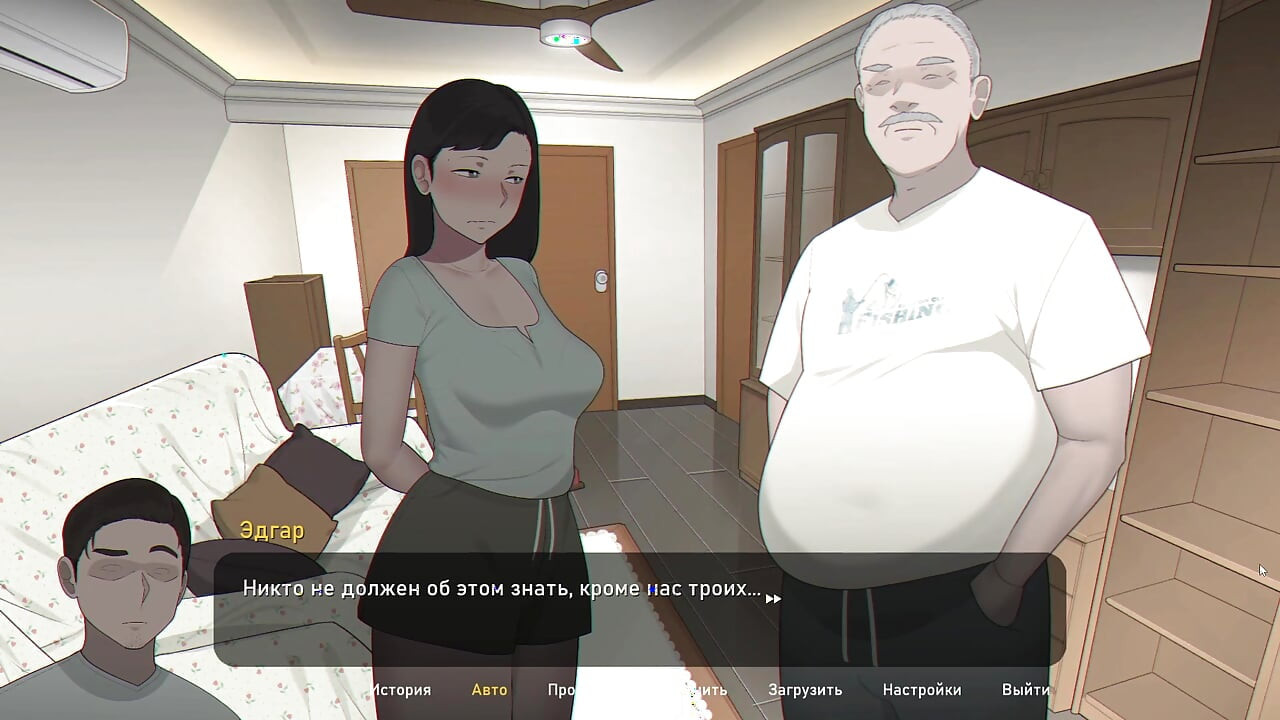
Task: Open the История (History) screen
Action: pos(404,690)
